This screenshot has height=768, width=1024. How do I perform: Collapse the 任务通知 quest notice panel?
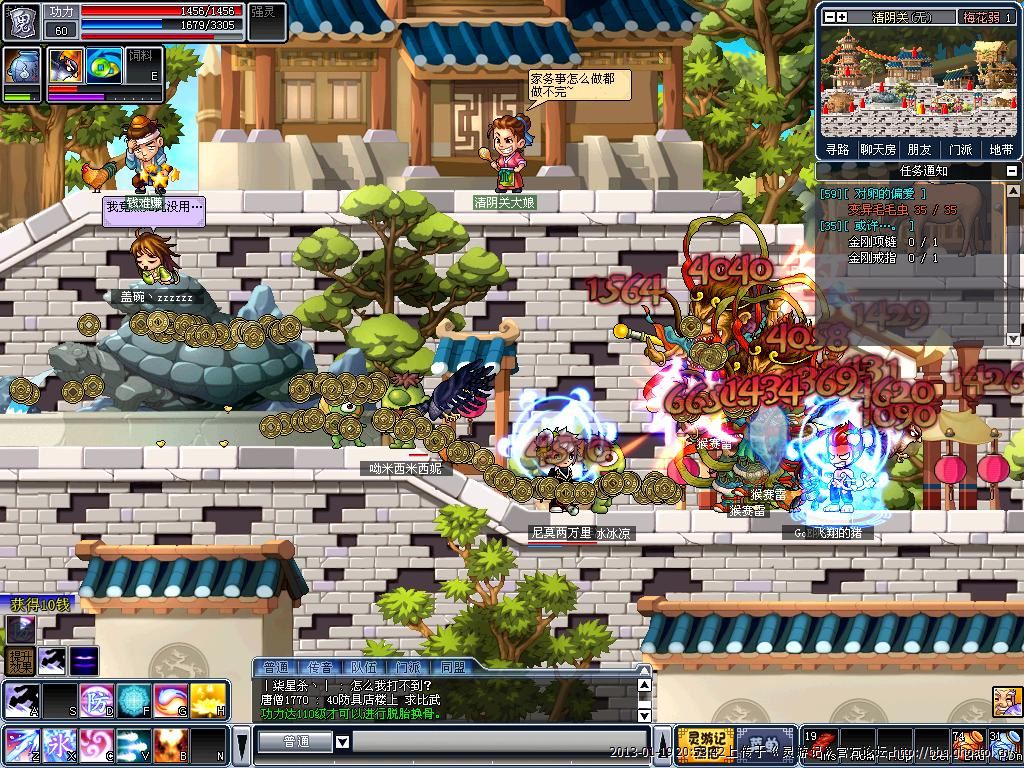coord(1012,171)
